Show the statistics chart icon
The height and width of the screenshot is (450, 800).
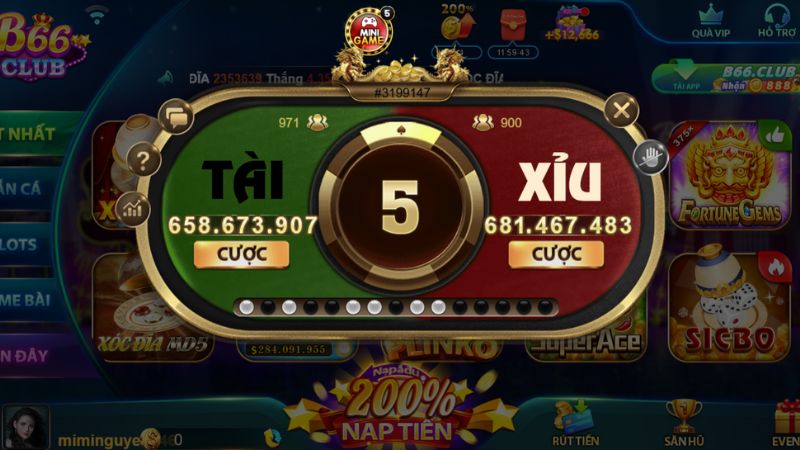coord(133,208)
